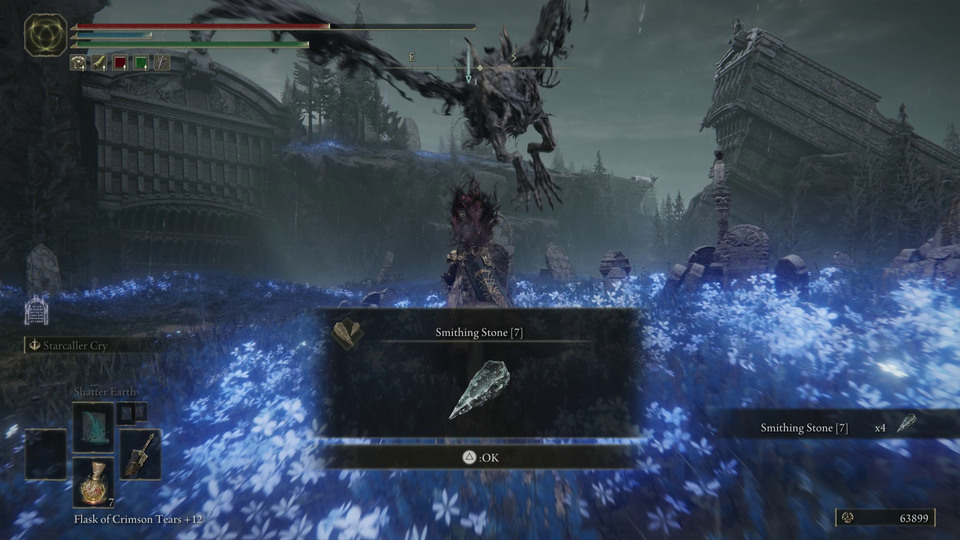The image size is (960, 540).
Task: Click the red square status buff icon
Action: (x=120, y=63)
